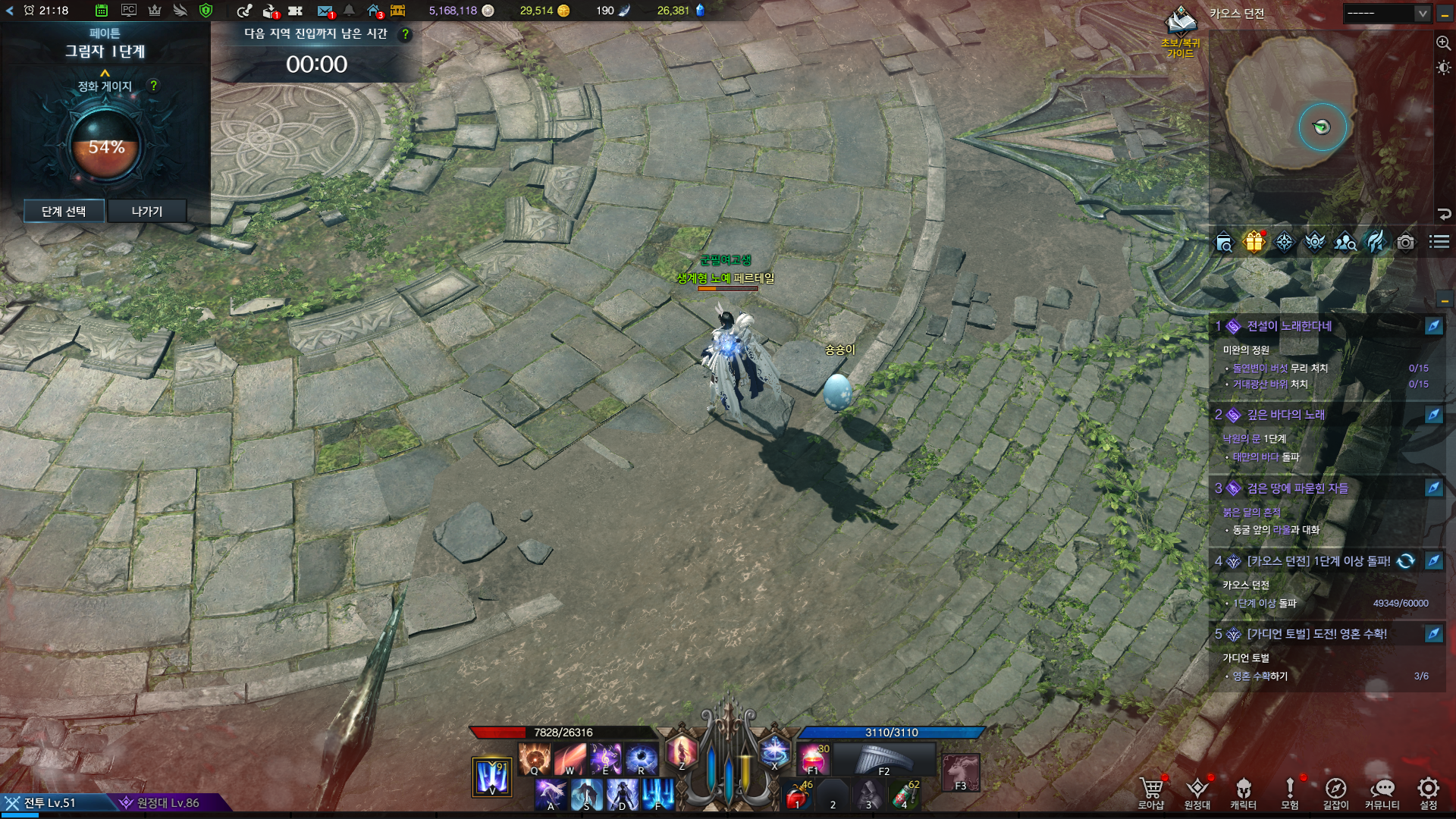The width and height of the screenshot is (1456, 819).
Task: Take a screenshot with the camera icon
Action: (1405, 242)
